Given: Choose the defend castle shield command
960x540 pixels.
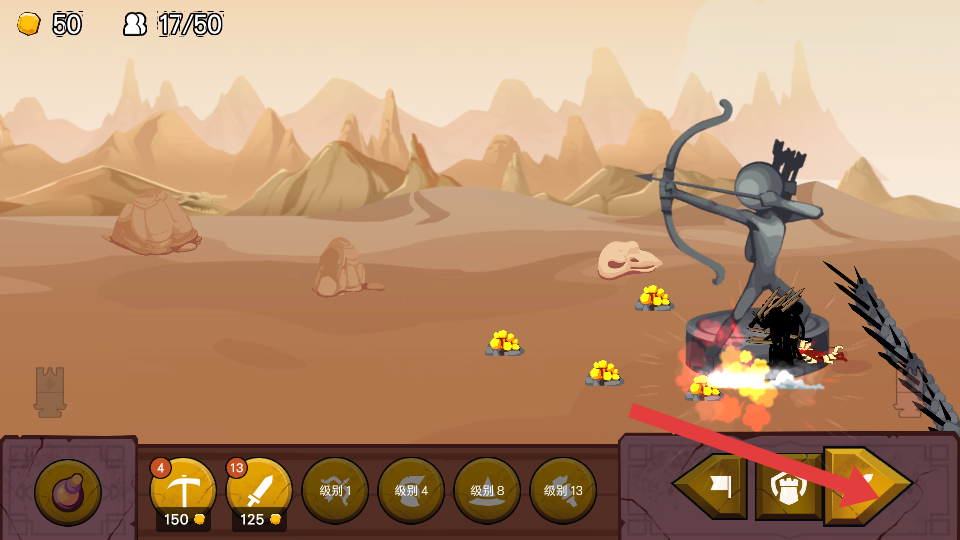Looking at the screenshot, I should coord(788,486).
